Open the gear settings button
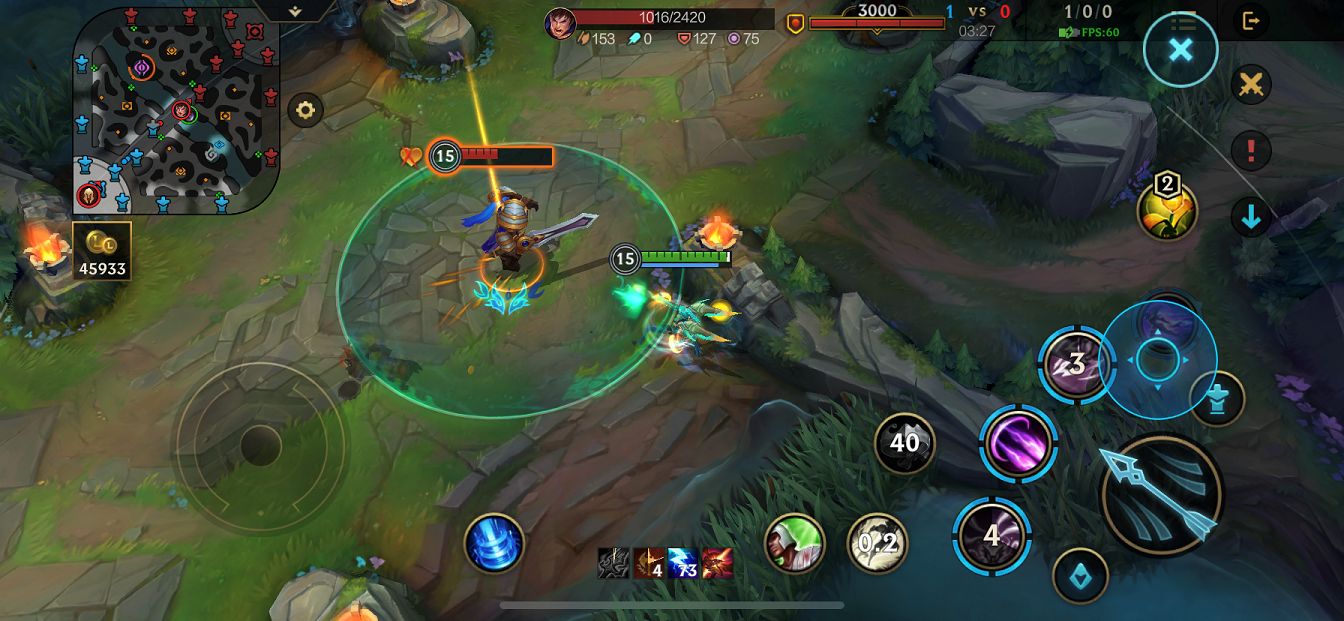The image size is (1344, 621). (306, 110)
